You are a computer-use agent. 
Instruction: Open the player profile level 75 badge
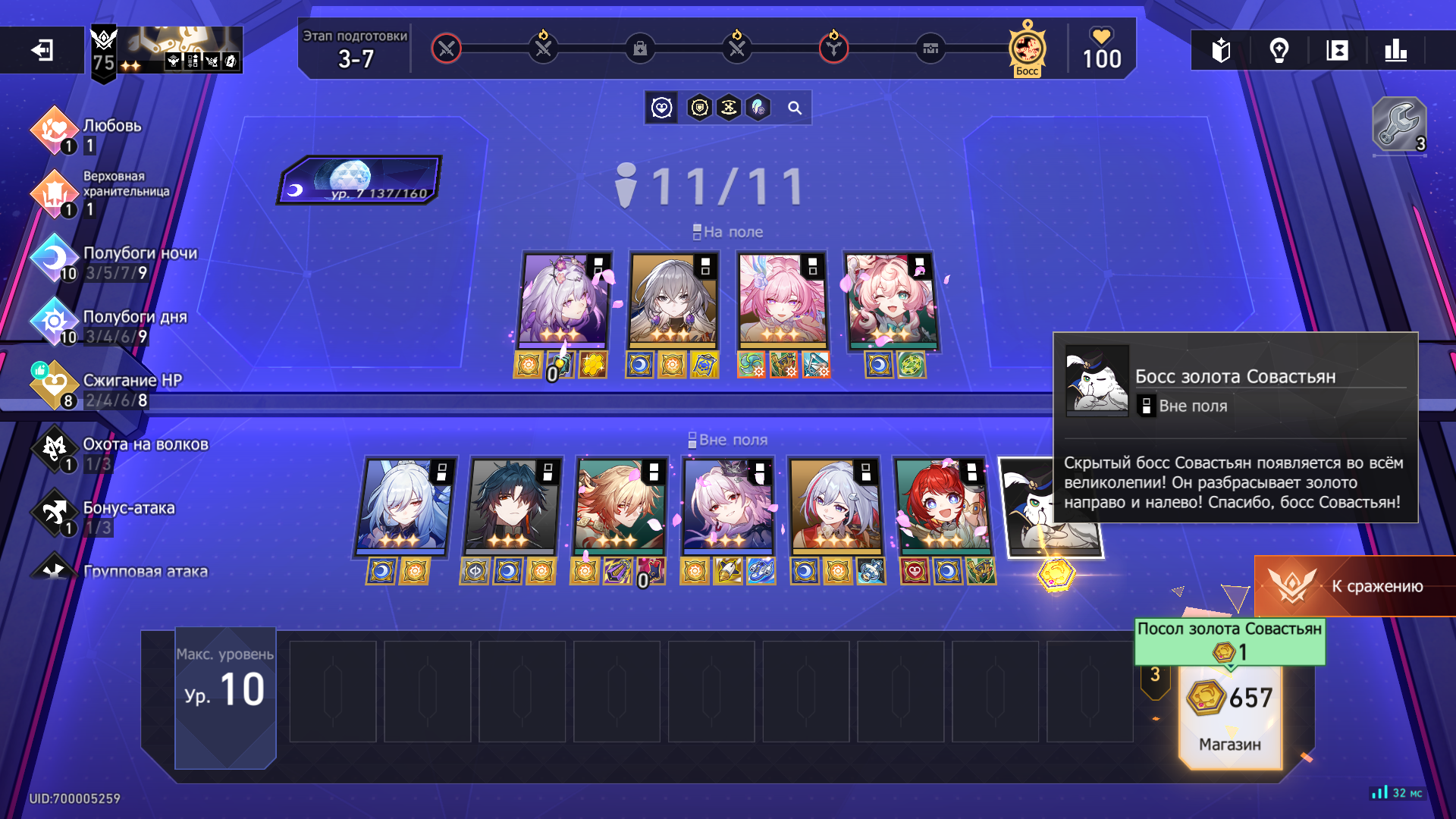pos(104,52)
